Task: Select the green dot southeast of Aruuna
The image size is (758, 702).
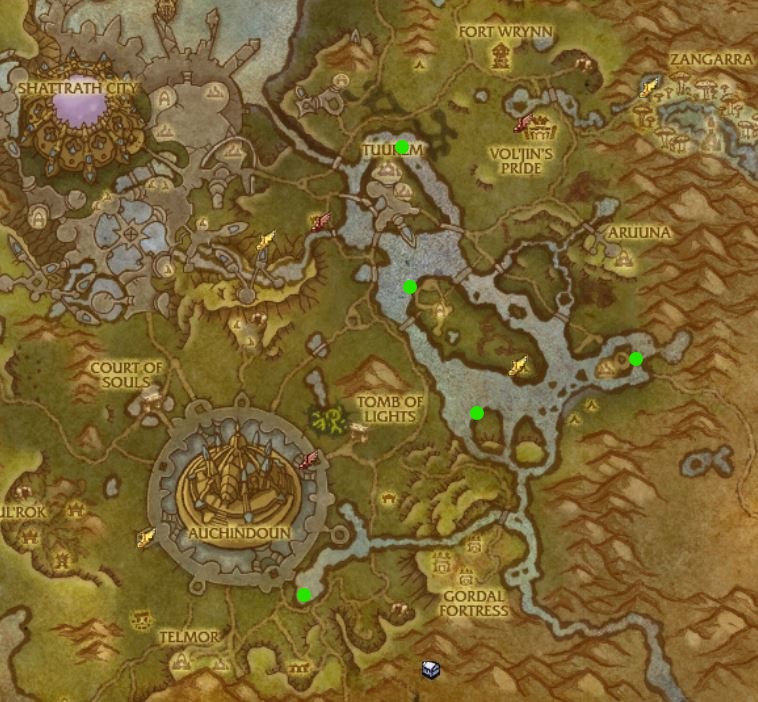Action: [636, 359]
